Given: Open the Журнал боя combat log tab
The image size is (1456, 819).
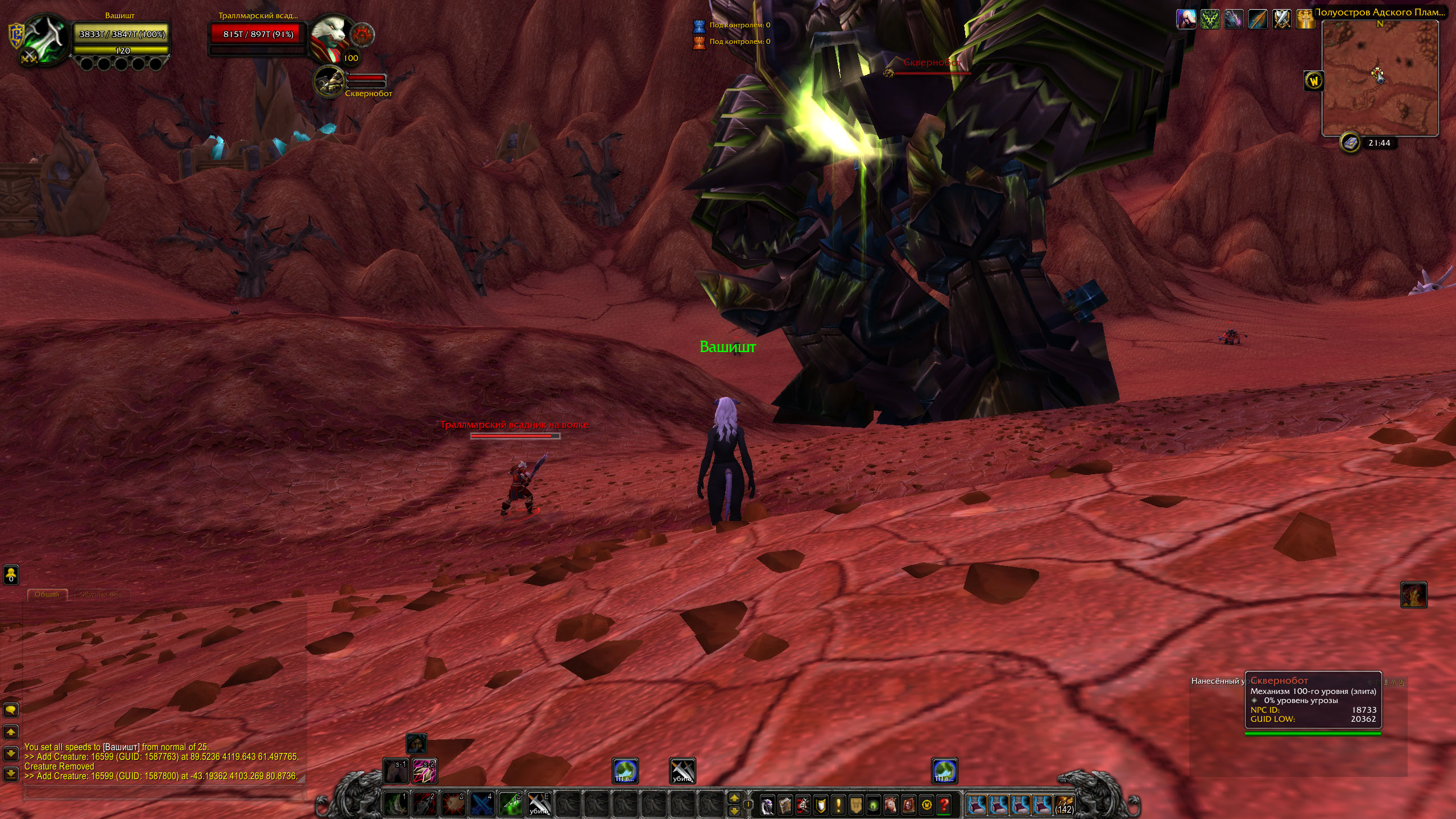Looking at the screenshot, I should (x=101, y=594).
